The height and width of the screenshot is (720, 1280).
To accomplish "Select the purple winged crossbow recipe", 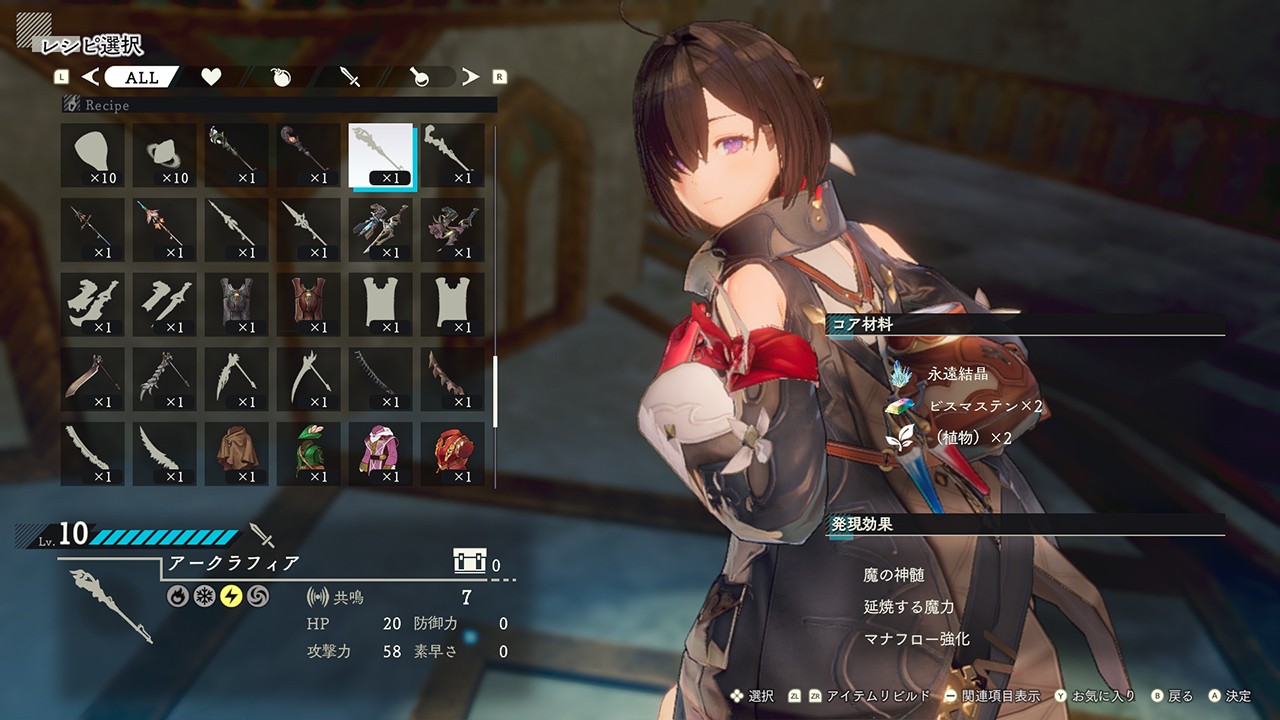I will (x=453, y=230).
